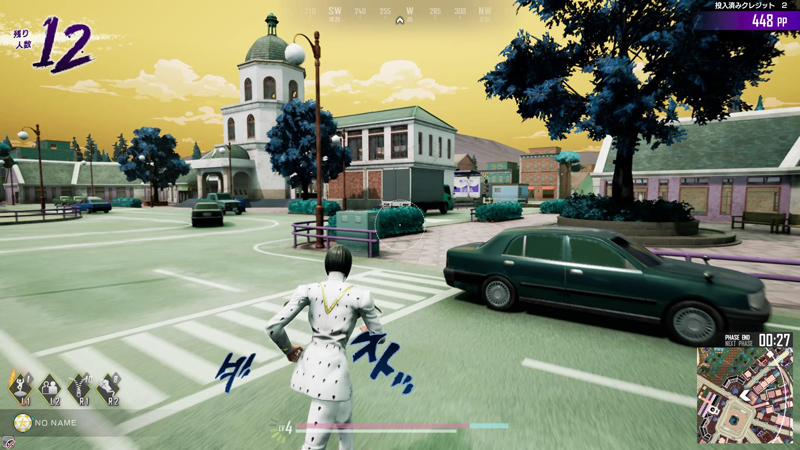Viewport: 800px width, 450px height.
Task: Activate the L1 posing figure ability
Action: 19,386
